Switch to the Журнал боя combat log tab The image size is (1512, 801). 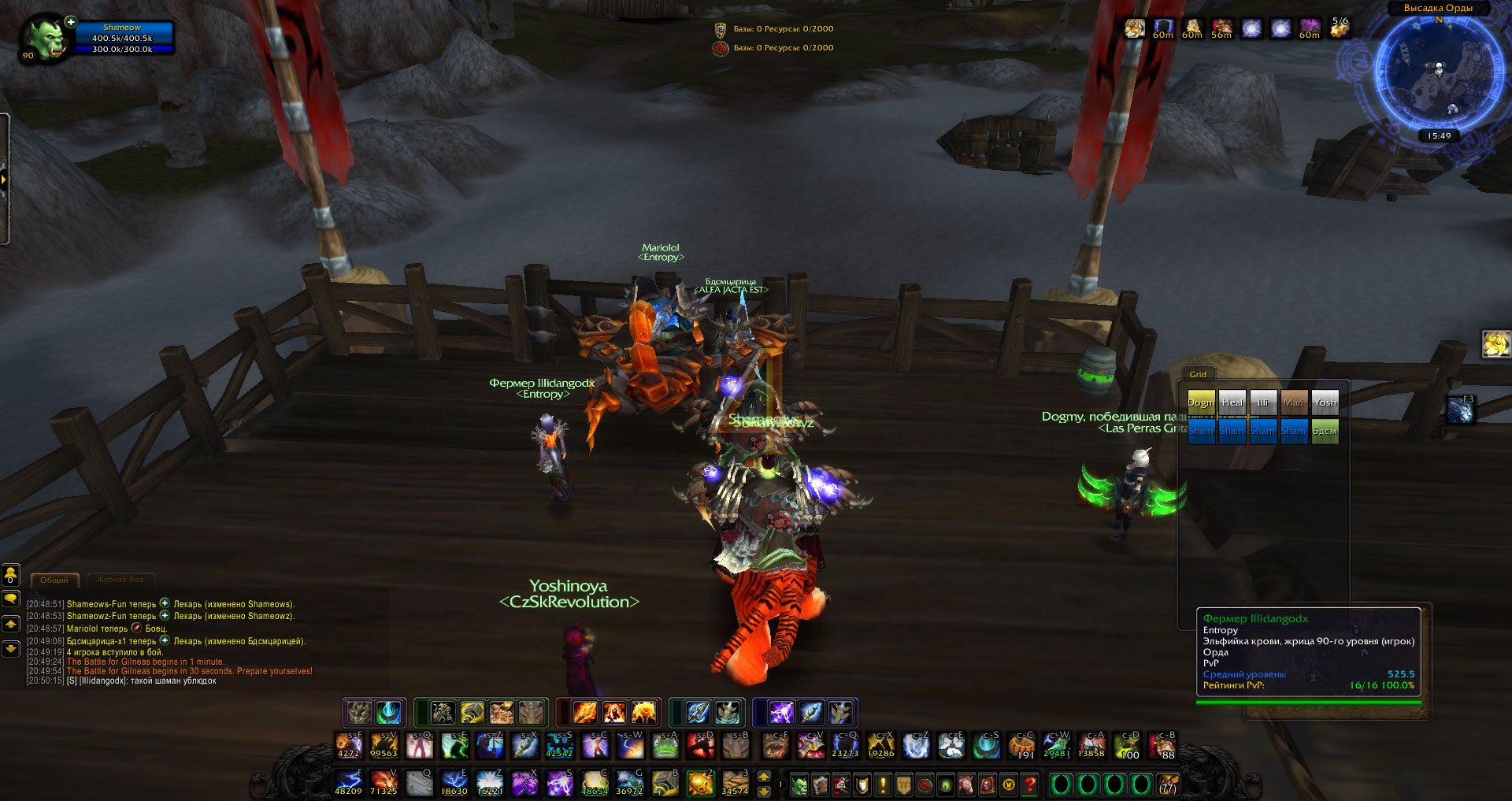(x=120, y=580)
